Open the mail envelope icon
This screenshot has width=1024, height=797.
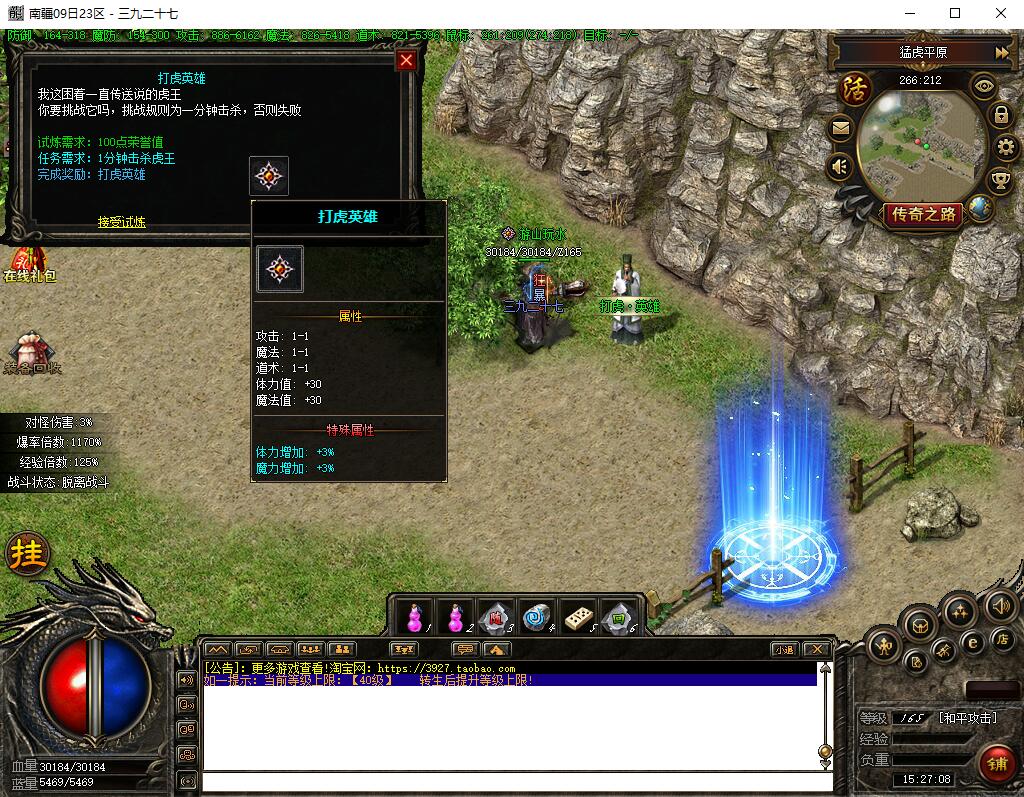tap(840, 128)
